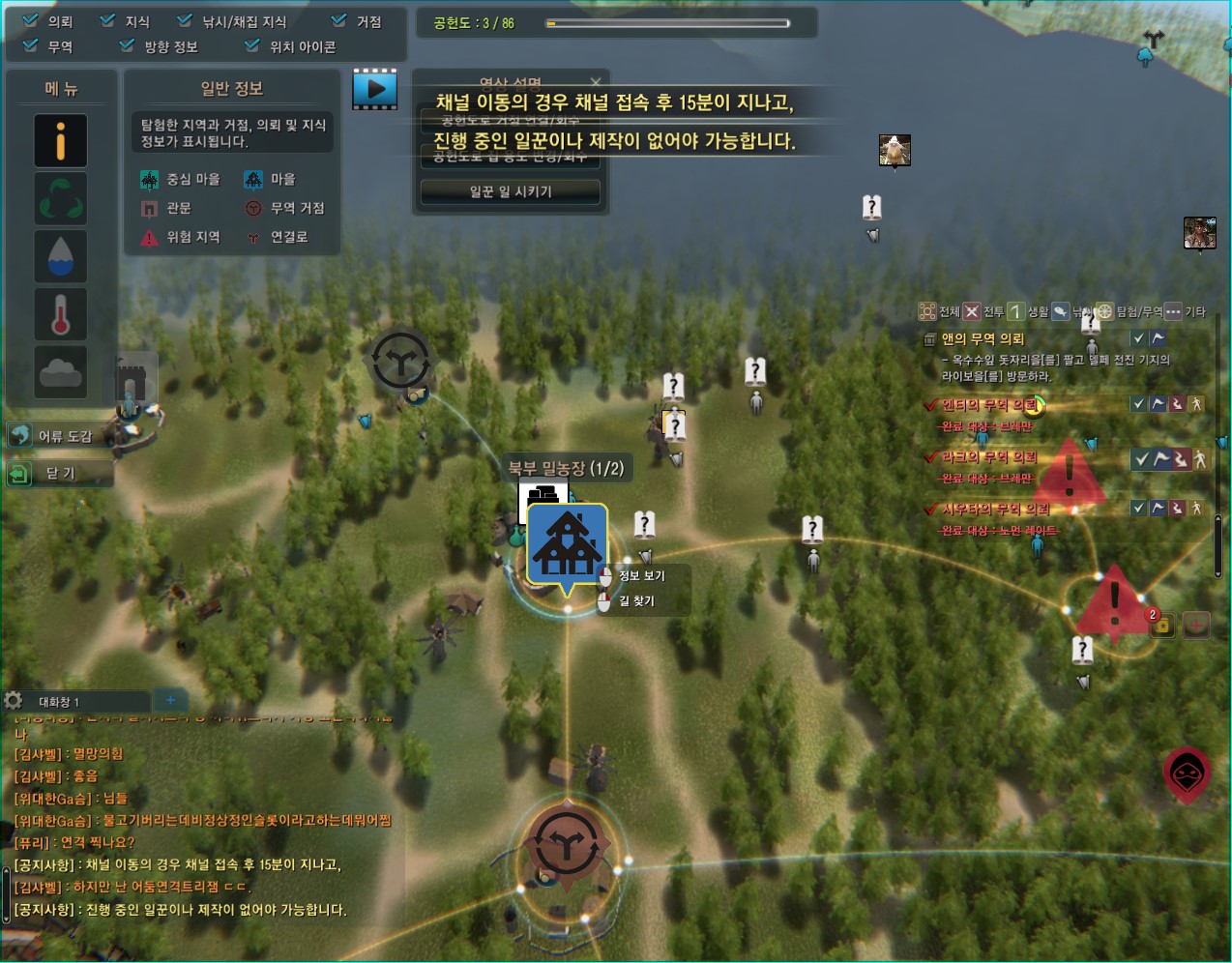The image size is (1232, 963).
Task: Switch quest tracker to 전투 tab
Action: tap(983, 311)
